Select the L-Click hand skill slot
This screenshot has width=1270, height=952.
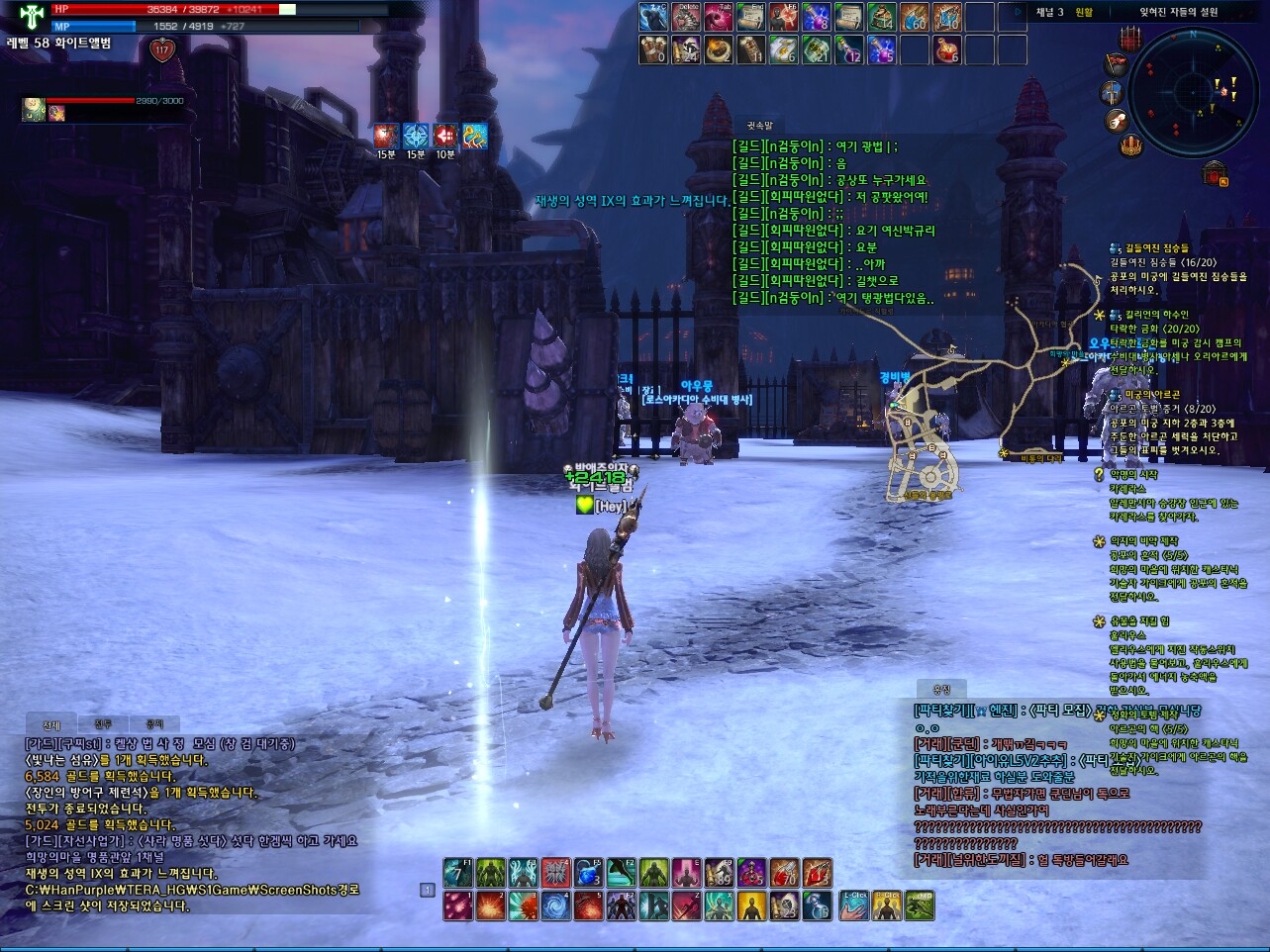(853, 905)
